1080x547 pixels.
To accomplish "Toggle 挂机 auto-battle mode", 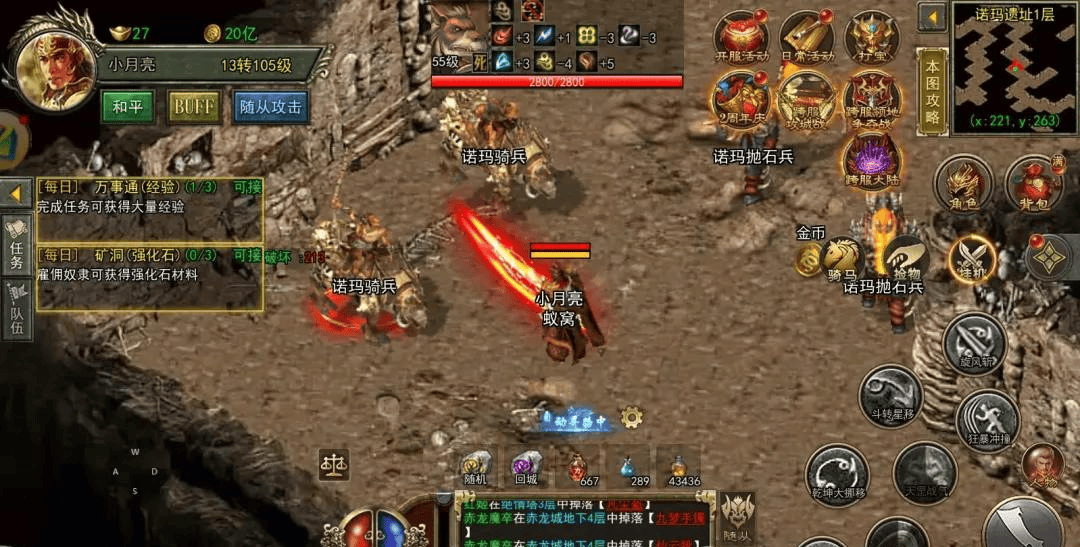I will 972,259.
